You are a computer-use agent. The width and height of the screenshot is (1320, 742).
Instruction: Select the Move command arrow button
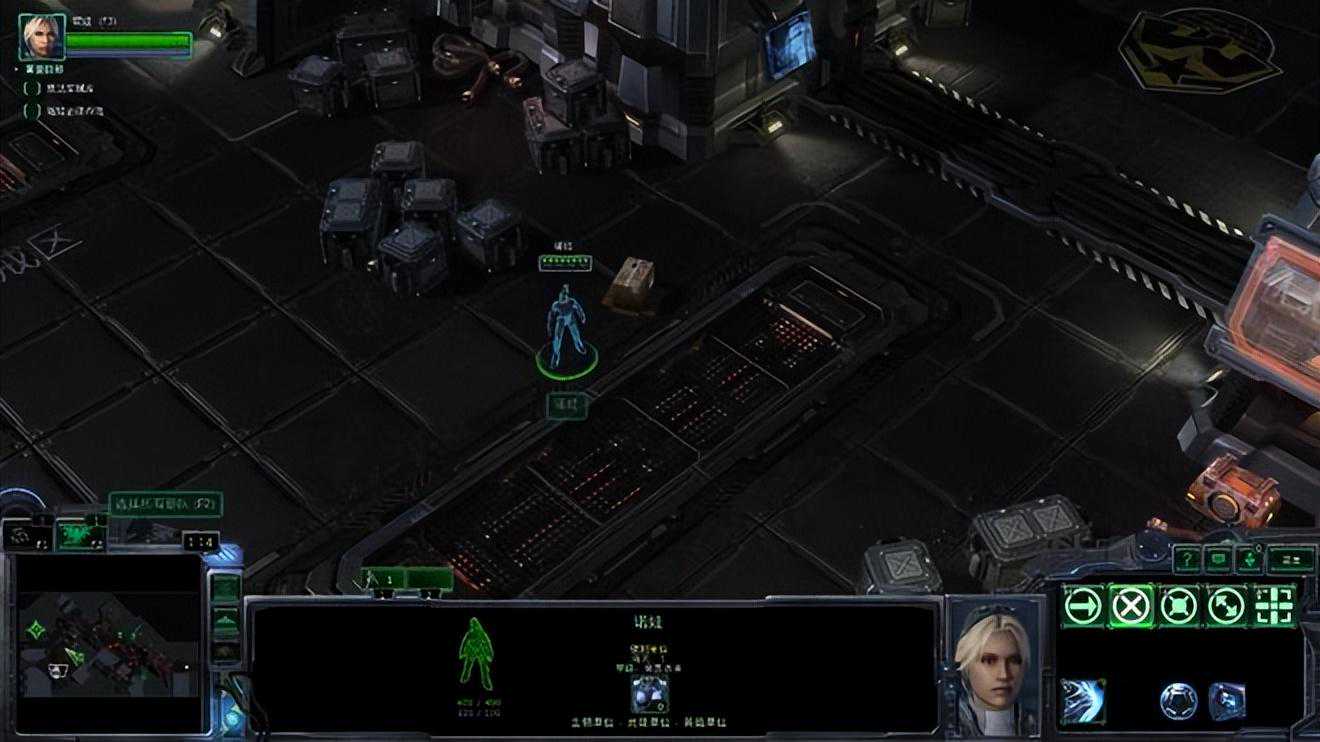point(1083,605)
